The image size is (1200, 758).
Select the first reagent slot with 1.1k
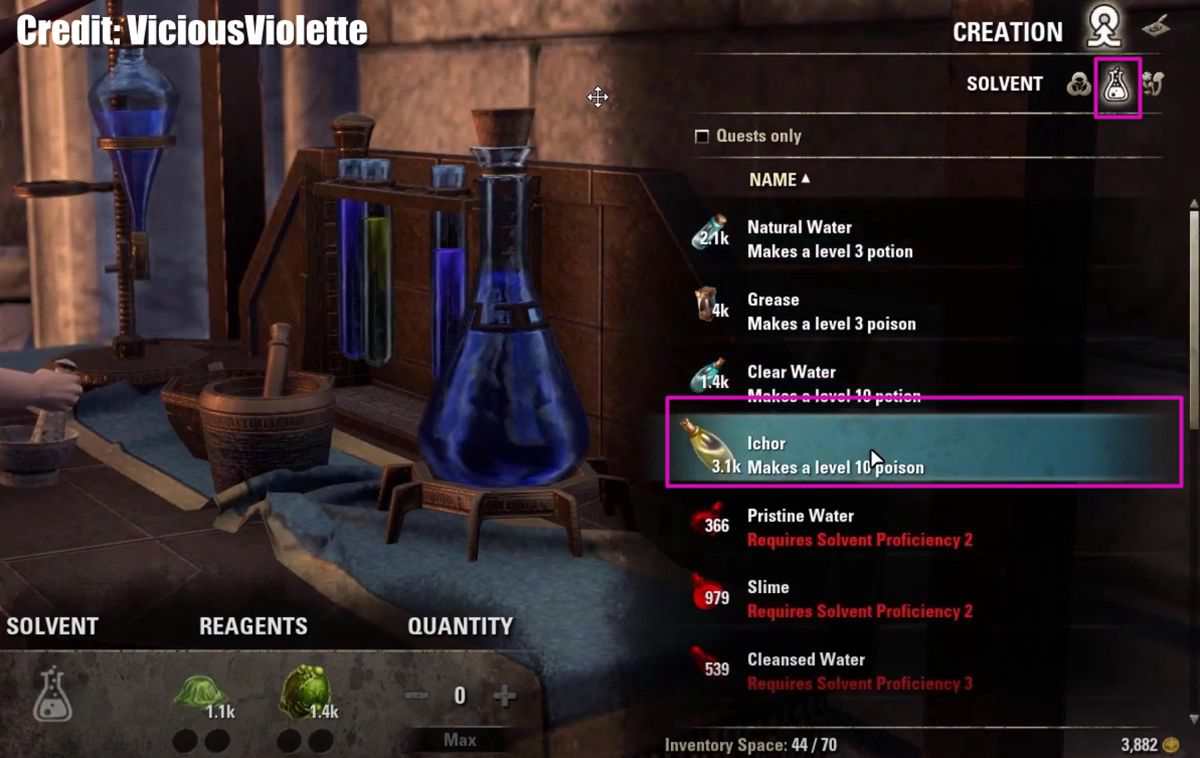tap(201, 692)
